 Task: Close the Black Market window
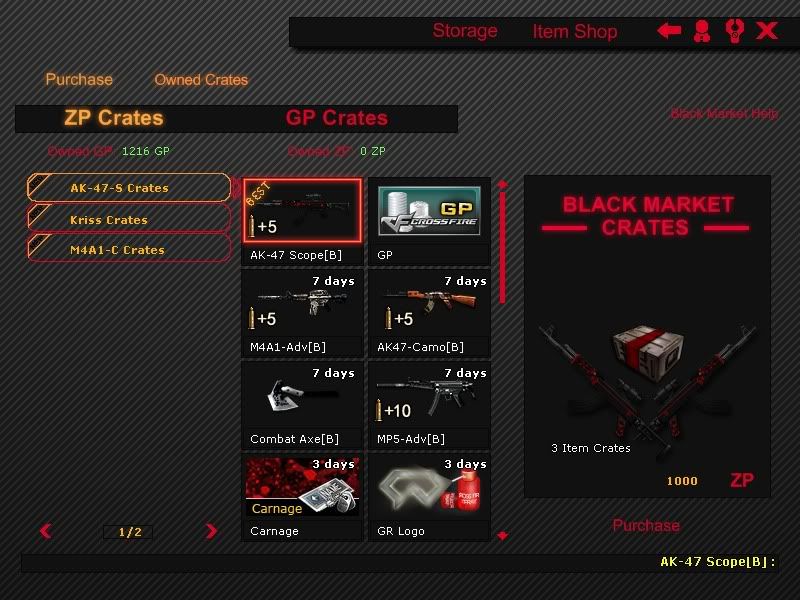click(x=767, y=31)
